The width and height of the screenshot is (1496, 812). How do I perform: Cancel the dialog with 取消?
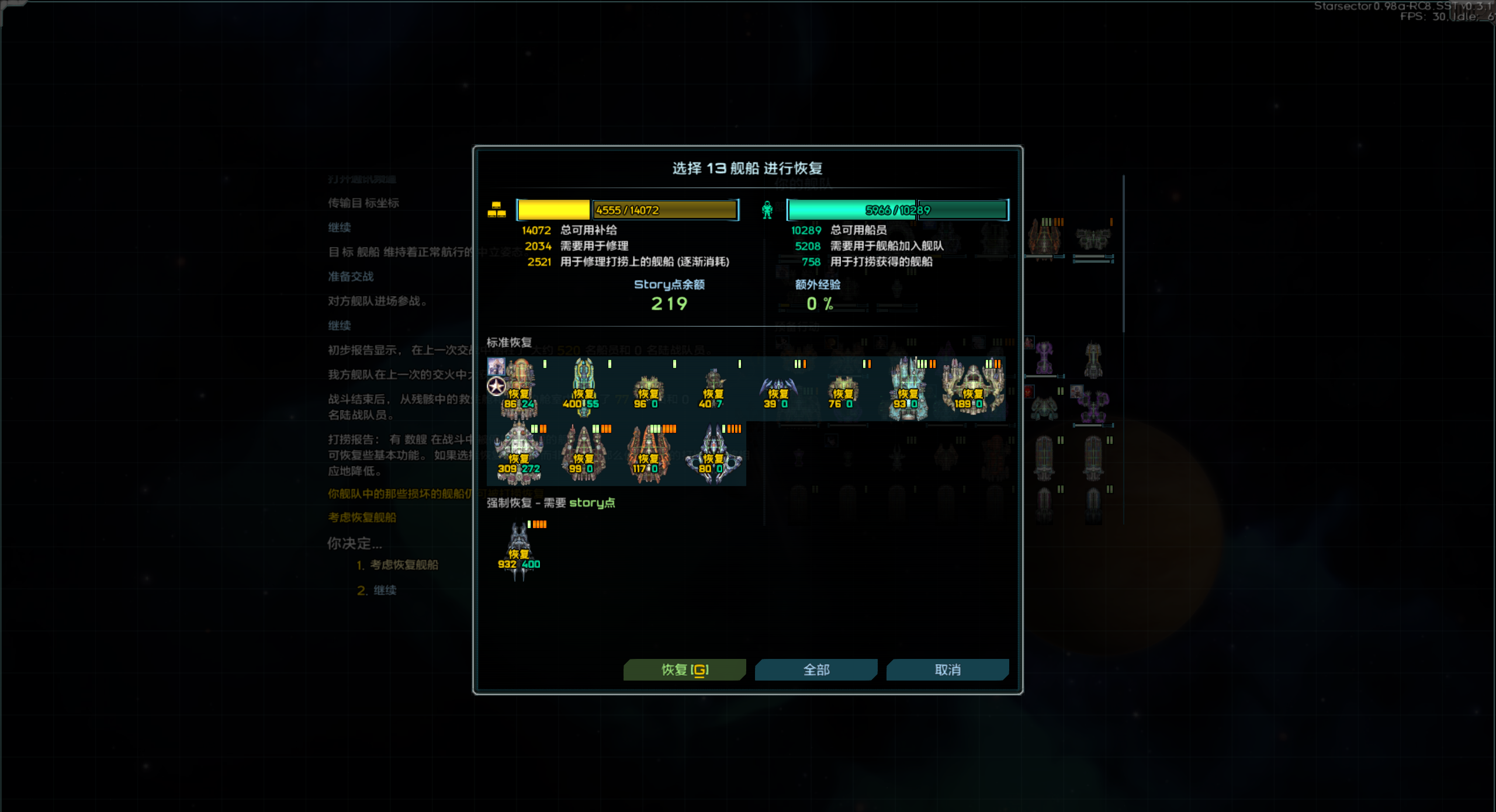pos(947,669)
